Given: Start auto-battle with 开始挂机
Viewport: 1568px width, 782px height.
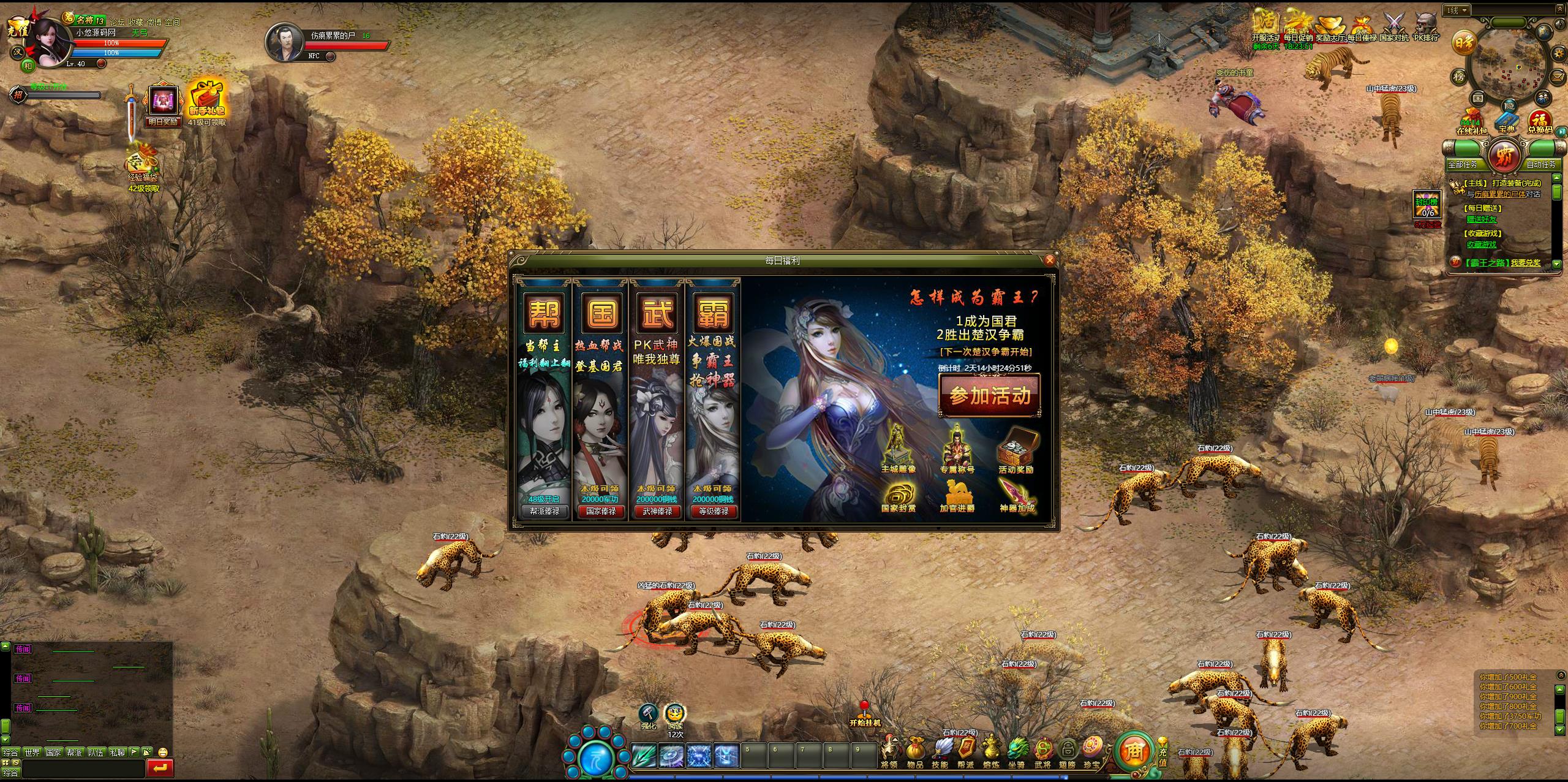Looking at the screenshot, I should click(x=864, y=714).
